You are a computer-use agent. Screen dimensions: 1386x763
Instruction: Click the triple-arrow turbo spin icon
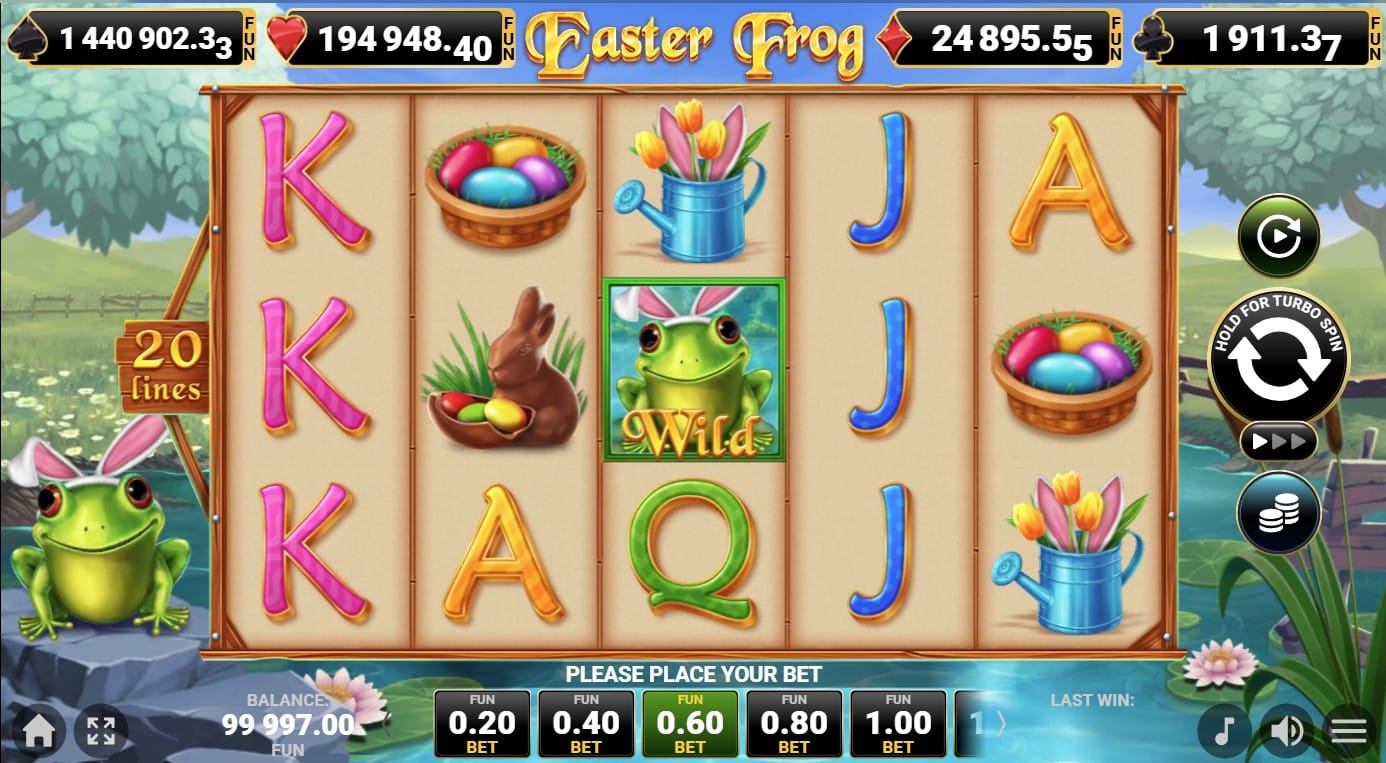tap(1279, 440)
